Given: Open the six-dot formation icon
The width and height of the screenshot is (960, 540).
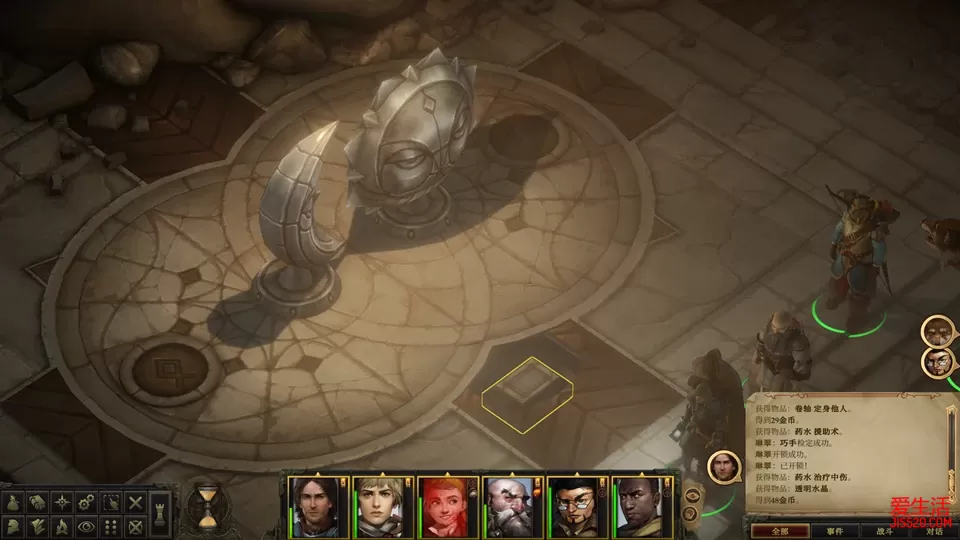Looking at the screenshot, I should pyautogui.click(x=112, y=525).
